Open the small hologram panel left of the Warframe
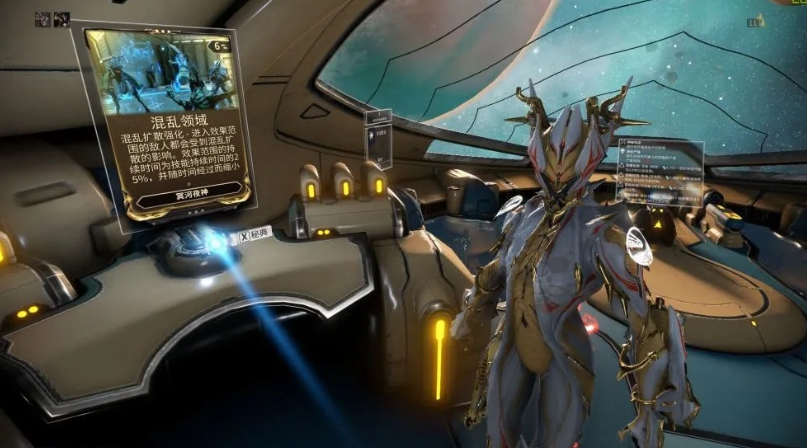This screenshot has height=448, width=807. coord(379,138)
